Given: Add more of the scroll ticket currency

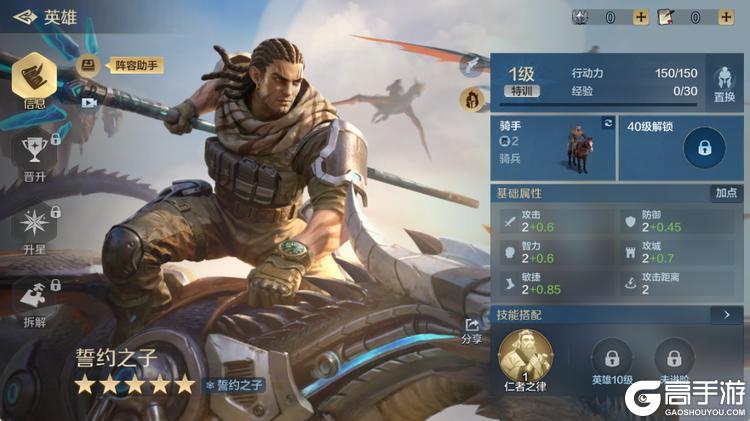Looking at the screenshot, I should tap(726, 17).
